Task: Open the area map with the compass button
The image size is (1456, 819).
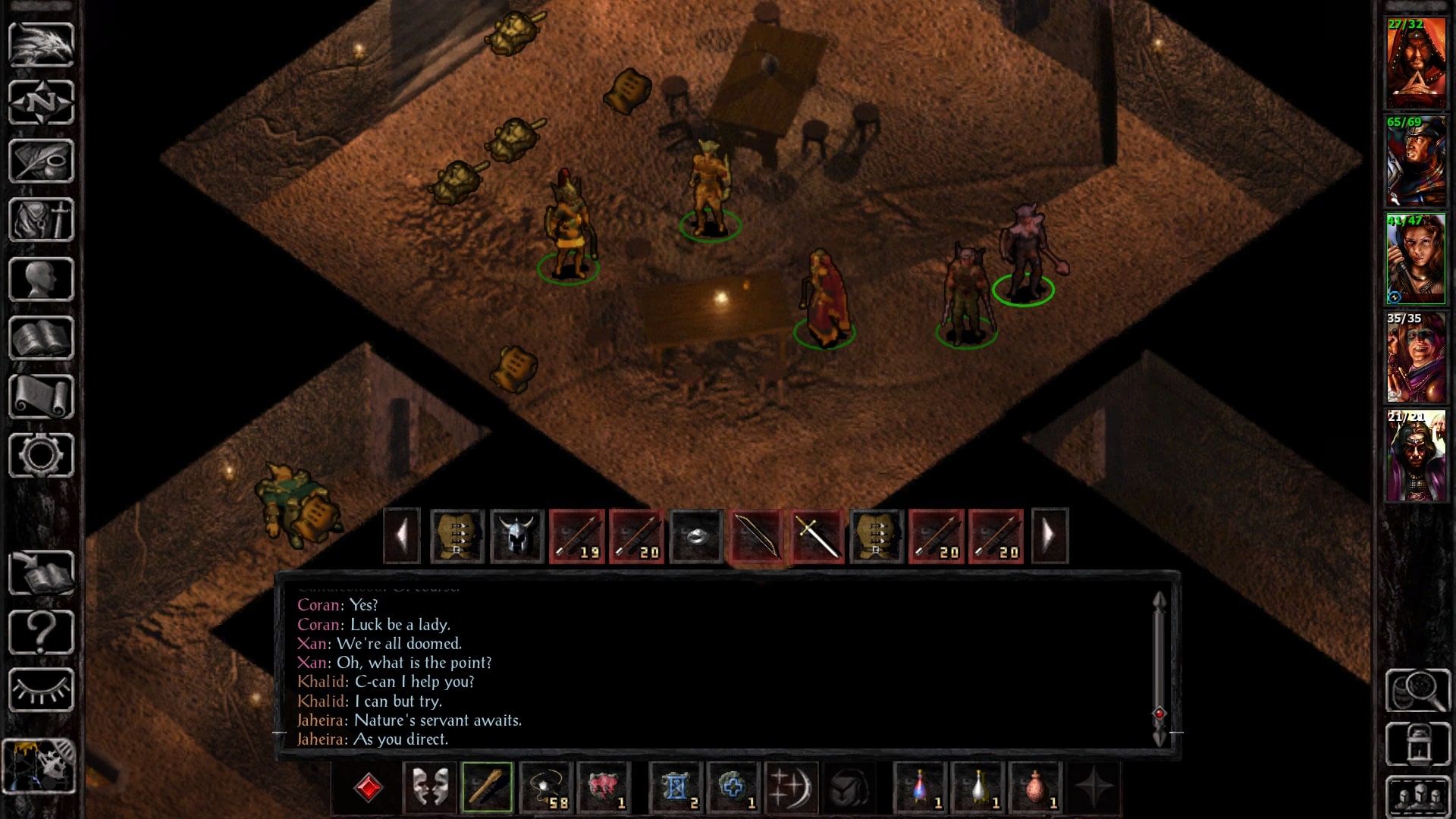Action: coord(41,102)
